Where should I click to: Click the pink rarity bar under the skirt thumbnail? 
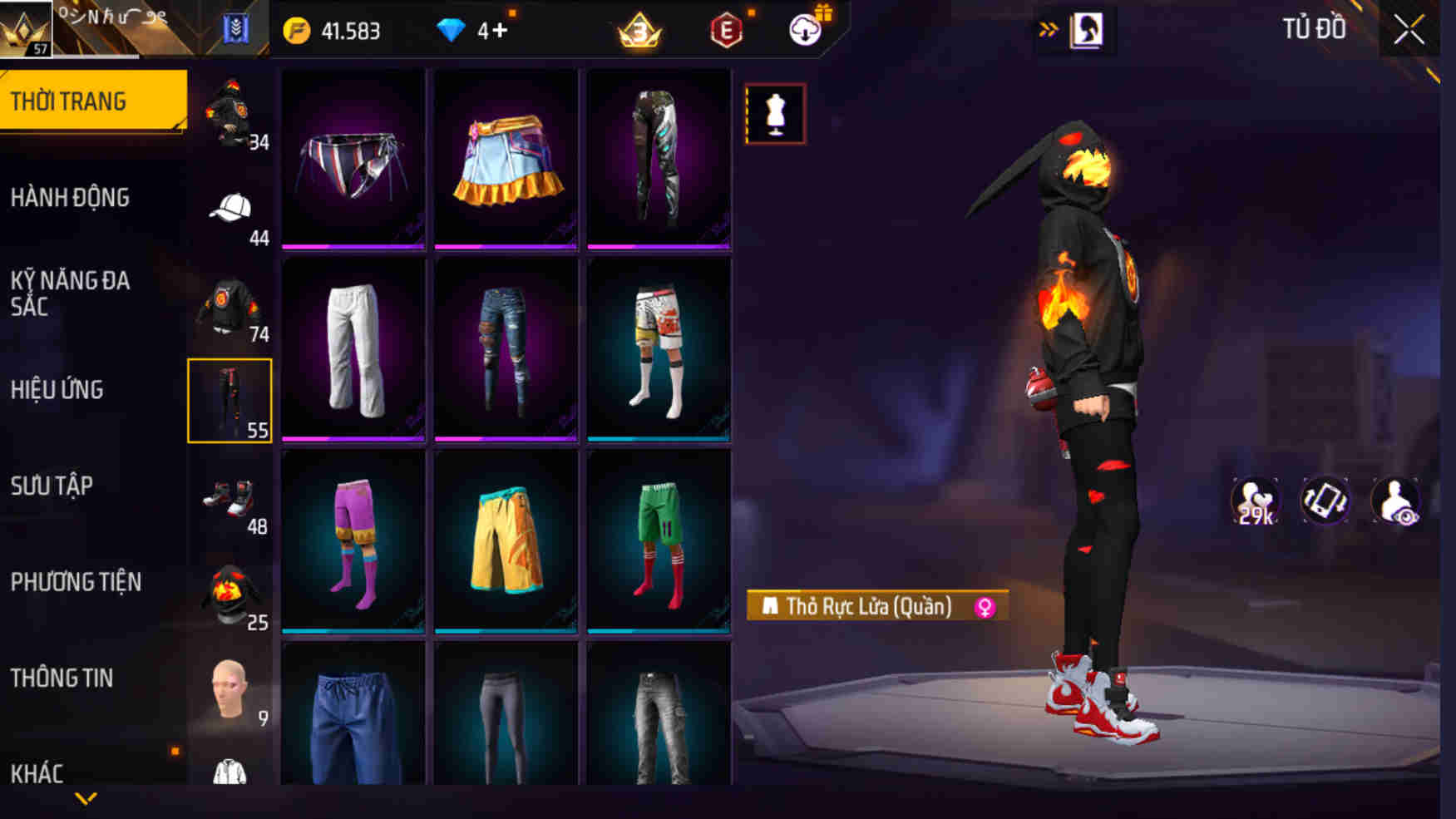(506, 245)
